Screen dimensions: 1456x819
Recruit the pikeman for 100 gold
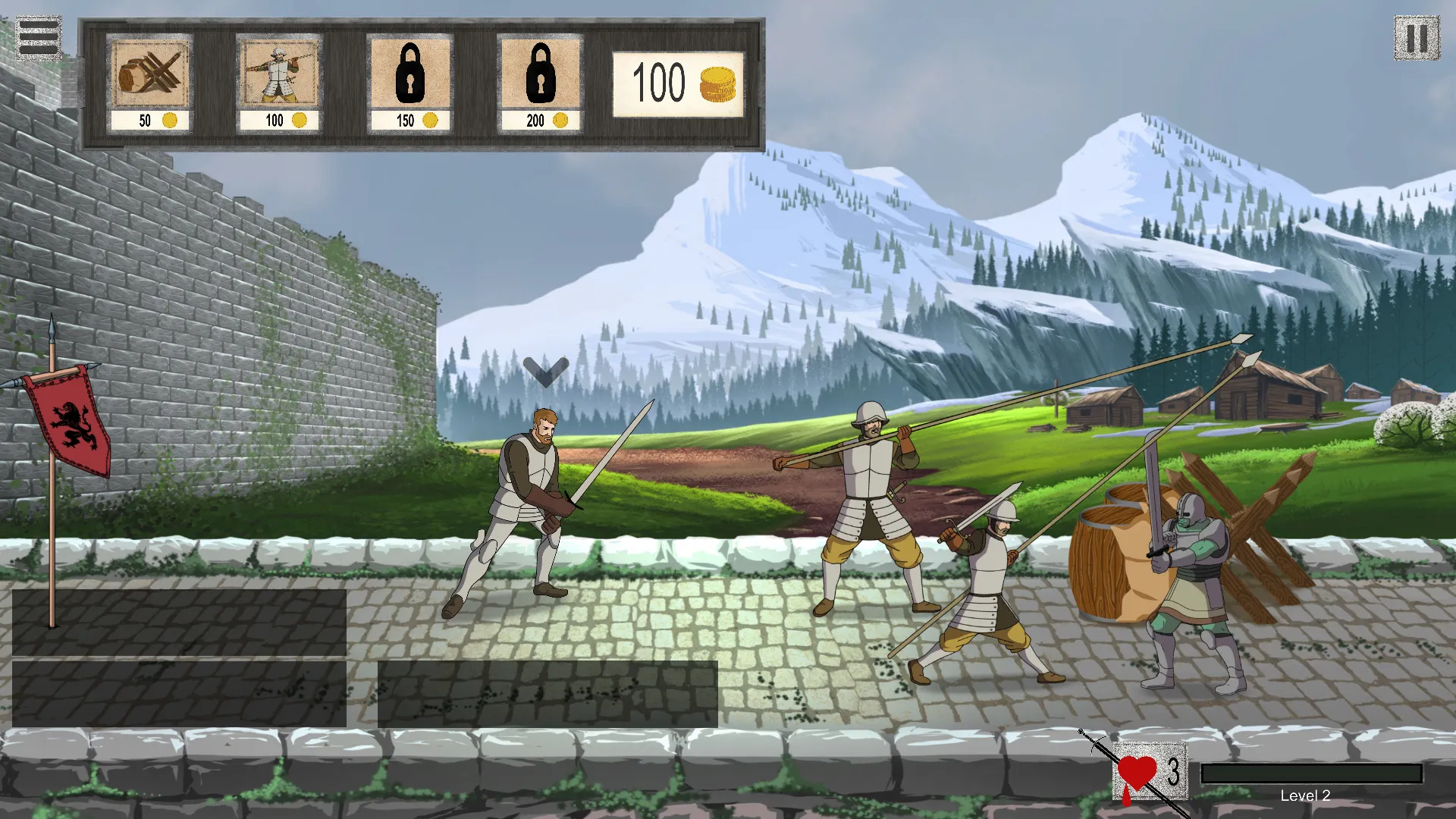[279, 83]
